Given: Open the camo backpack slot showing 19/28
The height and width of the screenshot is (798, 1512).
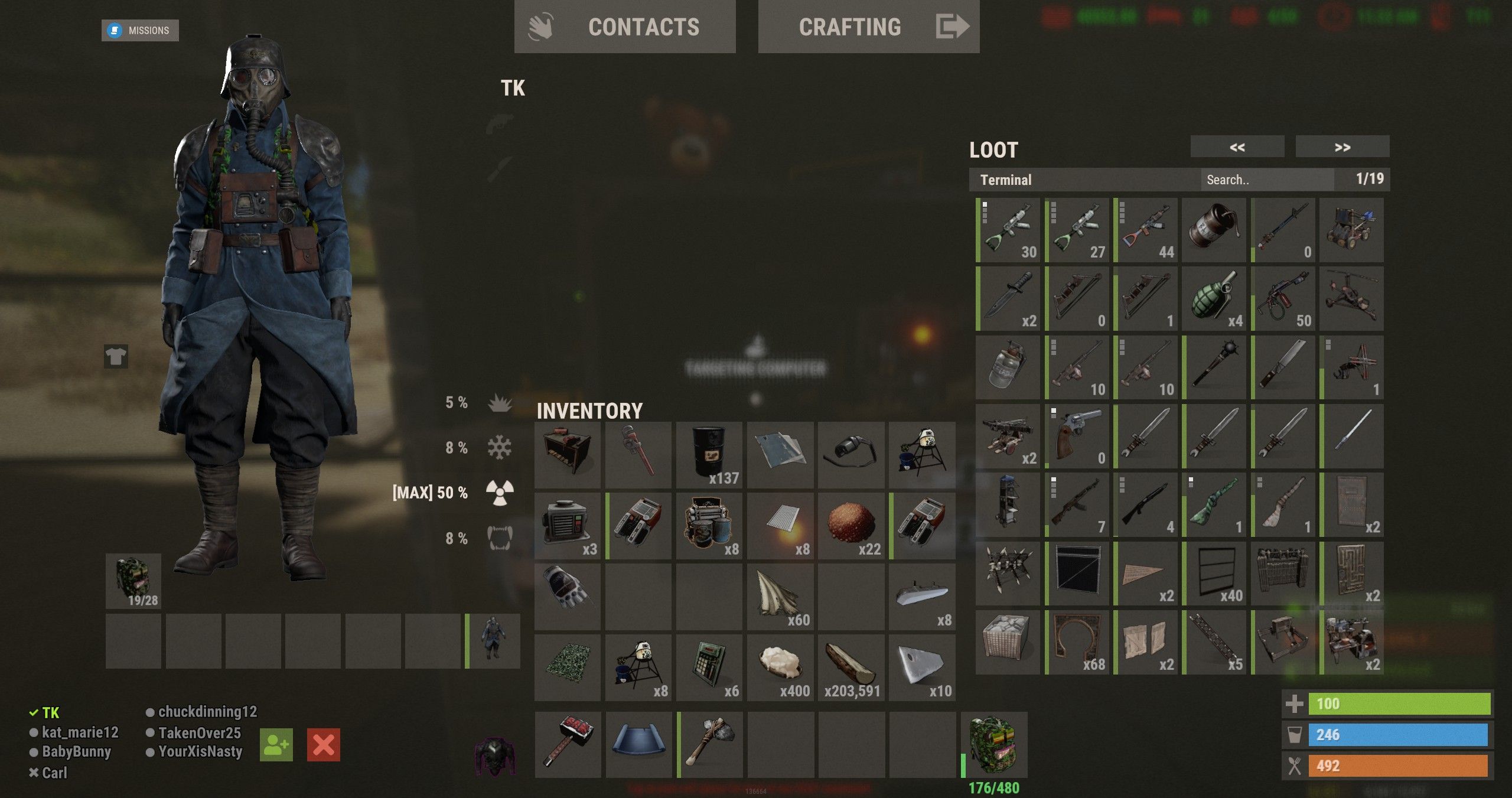Looking at the screenshot, I should (133, 581).
